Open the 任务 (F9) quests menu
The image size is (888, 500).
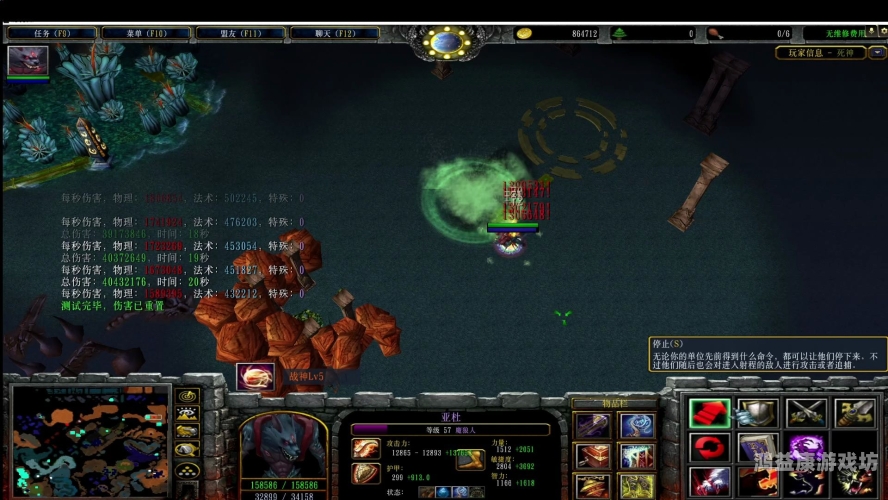click(52, 33)
